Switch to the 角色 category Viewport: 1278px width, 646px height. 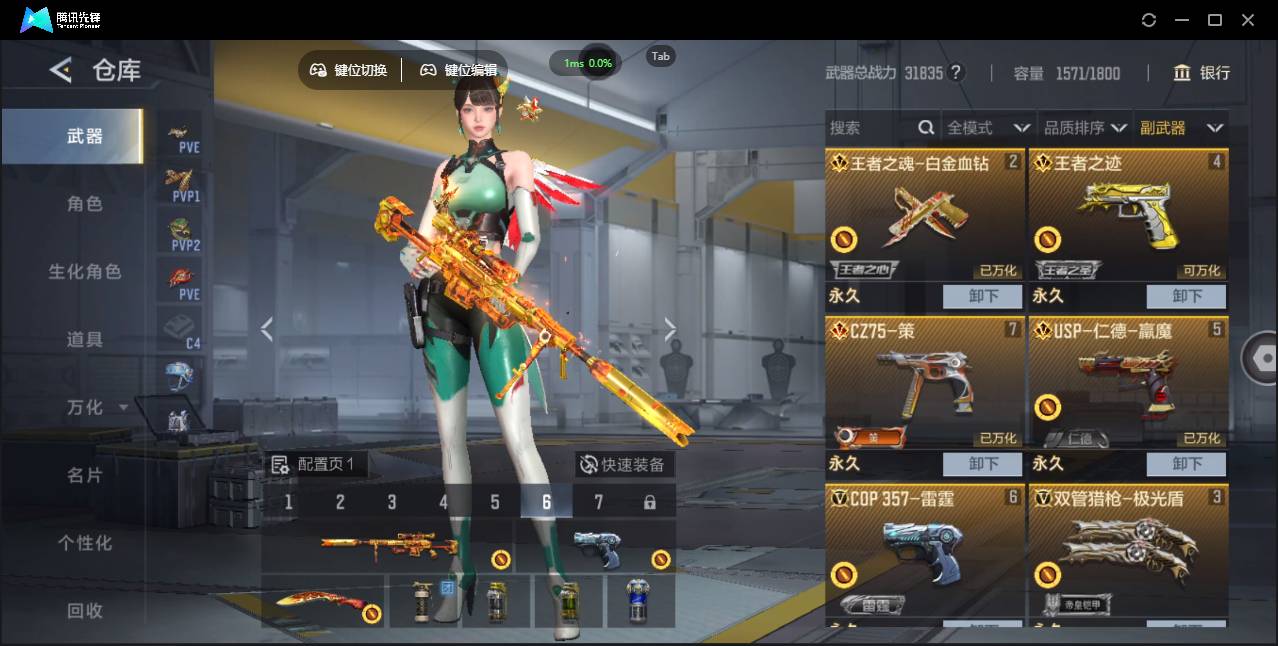[x=85, y=204]
